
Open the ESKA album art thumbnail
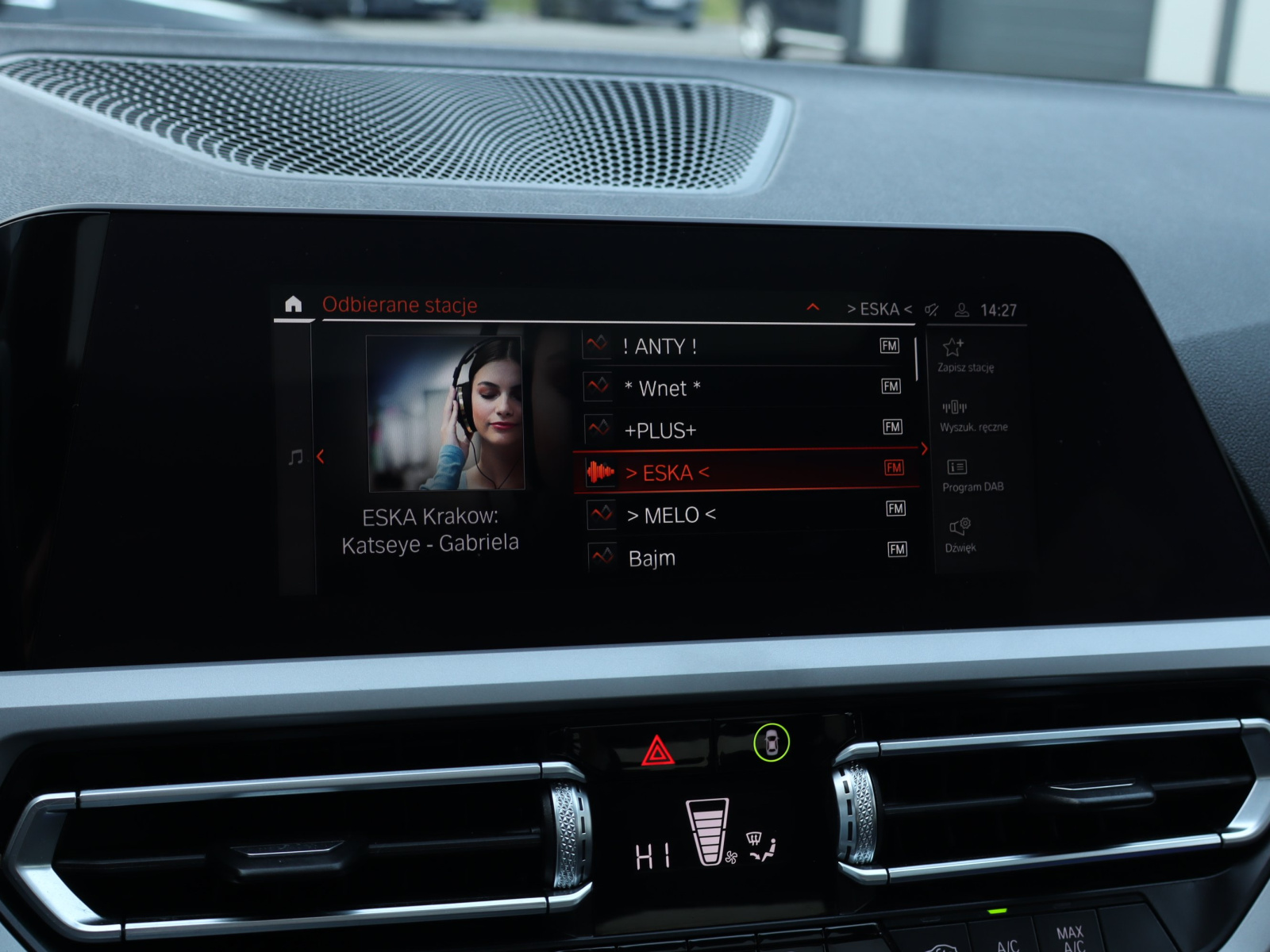pos(444,413)
